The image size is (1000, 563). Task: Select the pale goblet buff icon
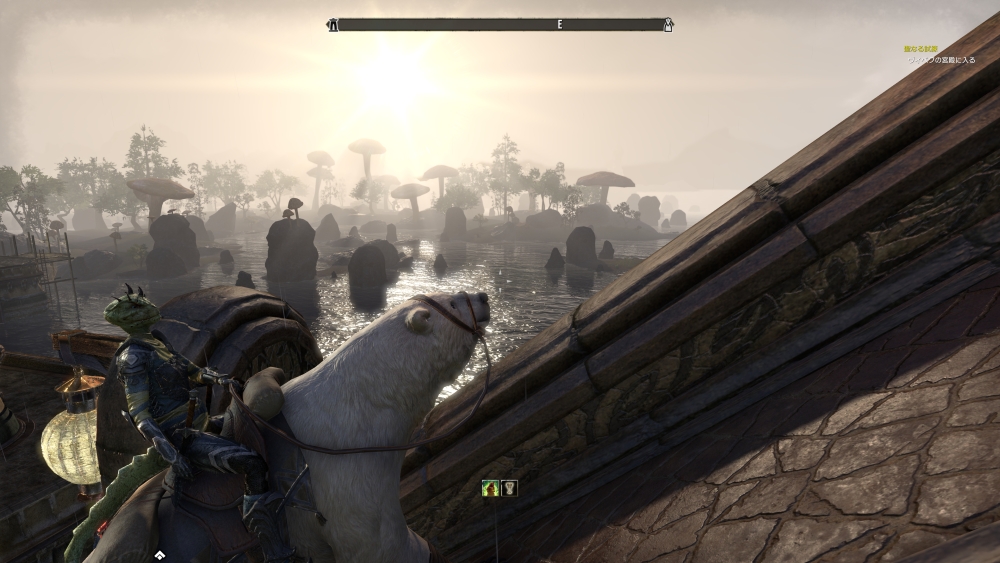(x=508, y=488)
